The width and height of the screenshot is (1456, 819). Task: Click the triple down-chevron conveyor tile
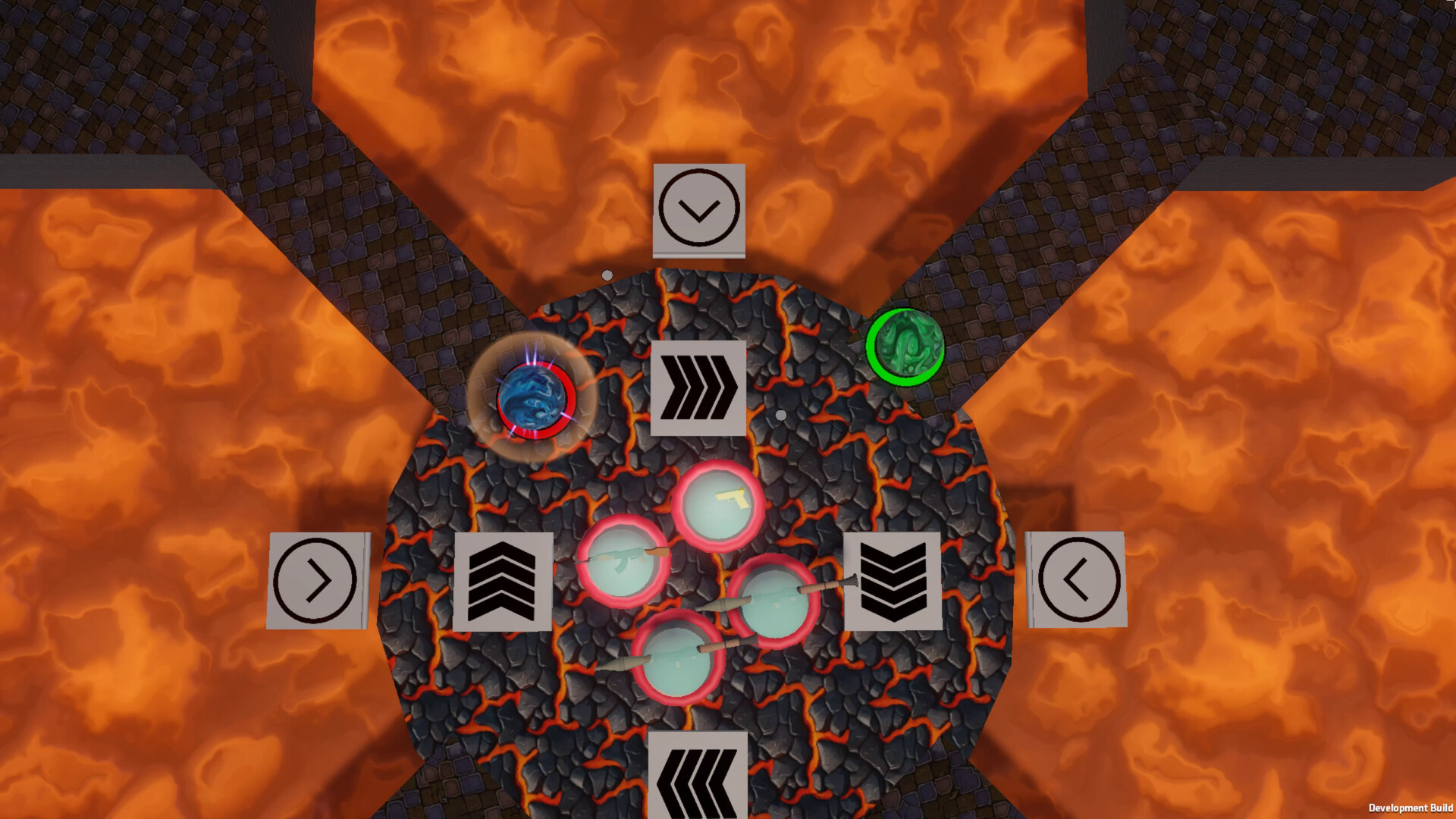(895, 582)
